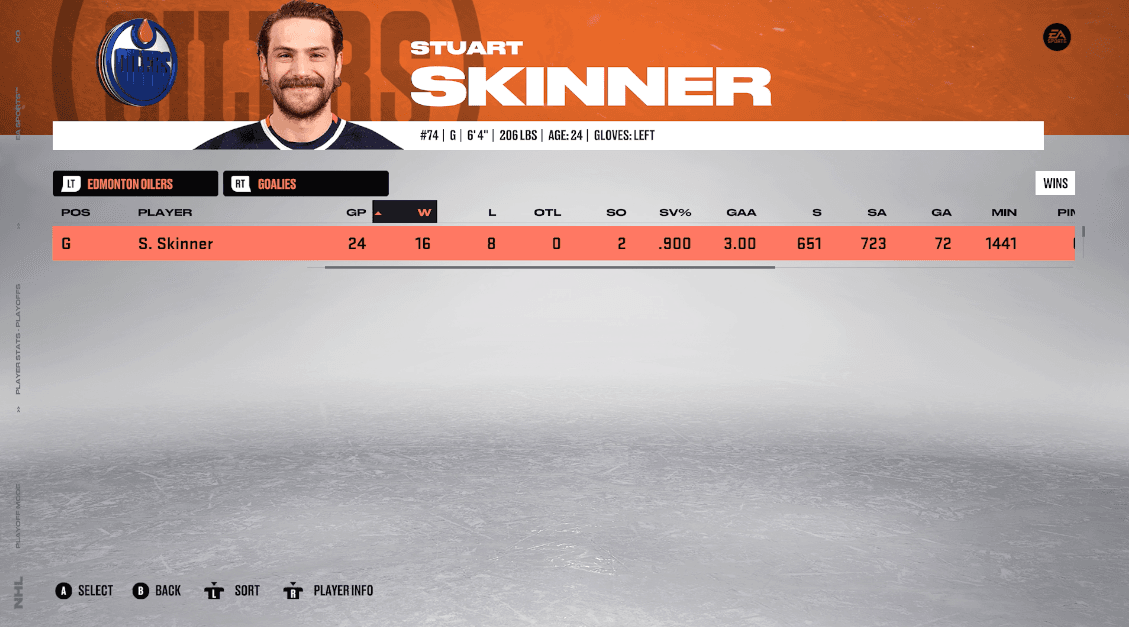Sort by the MIN minutes column

tap(1004, 212)
